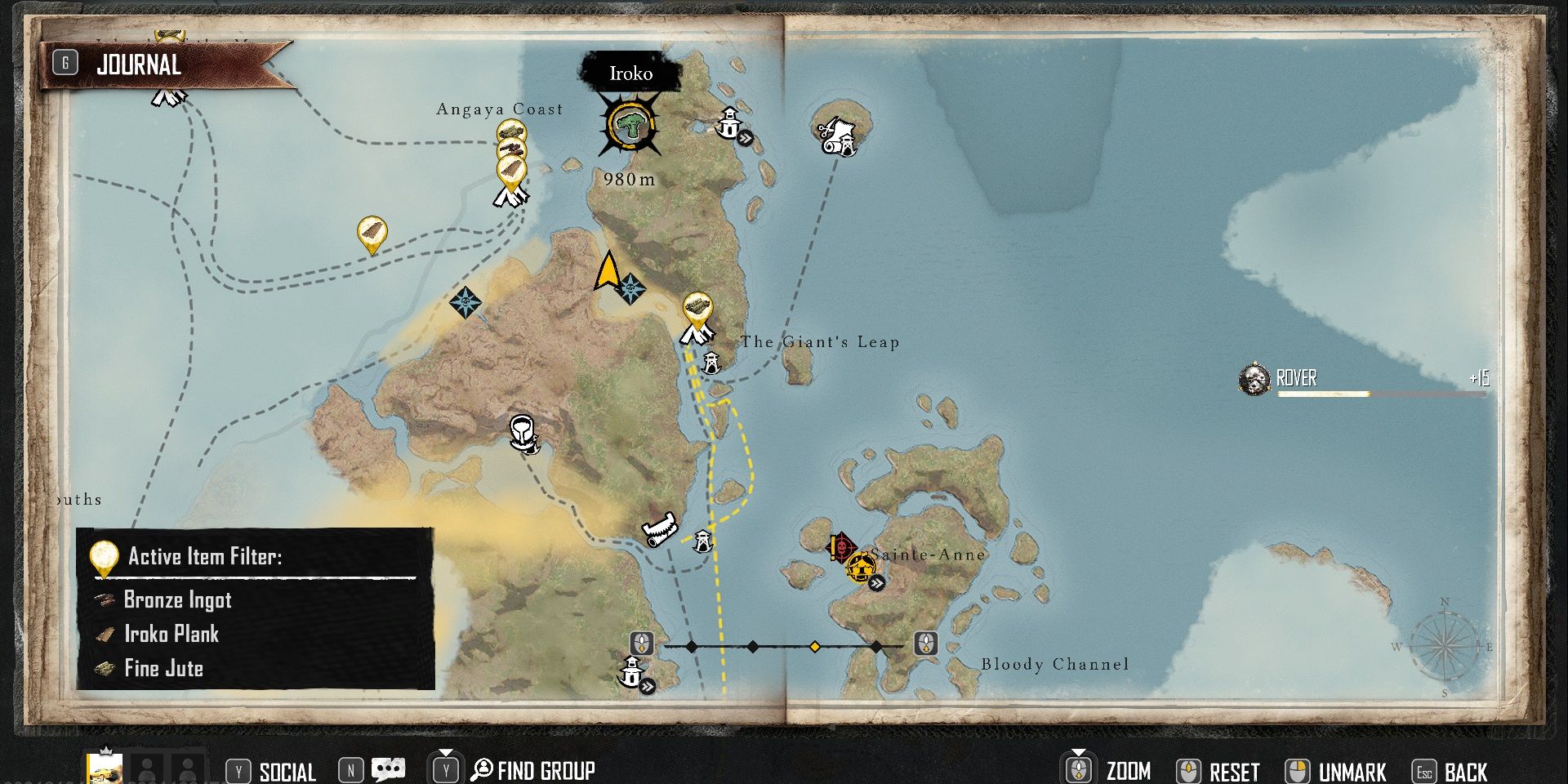Select the Fine Jute pin near Giant's Leap

coord(697,309)
